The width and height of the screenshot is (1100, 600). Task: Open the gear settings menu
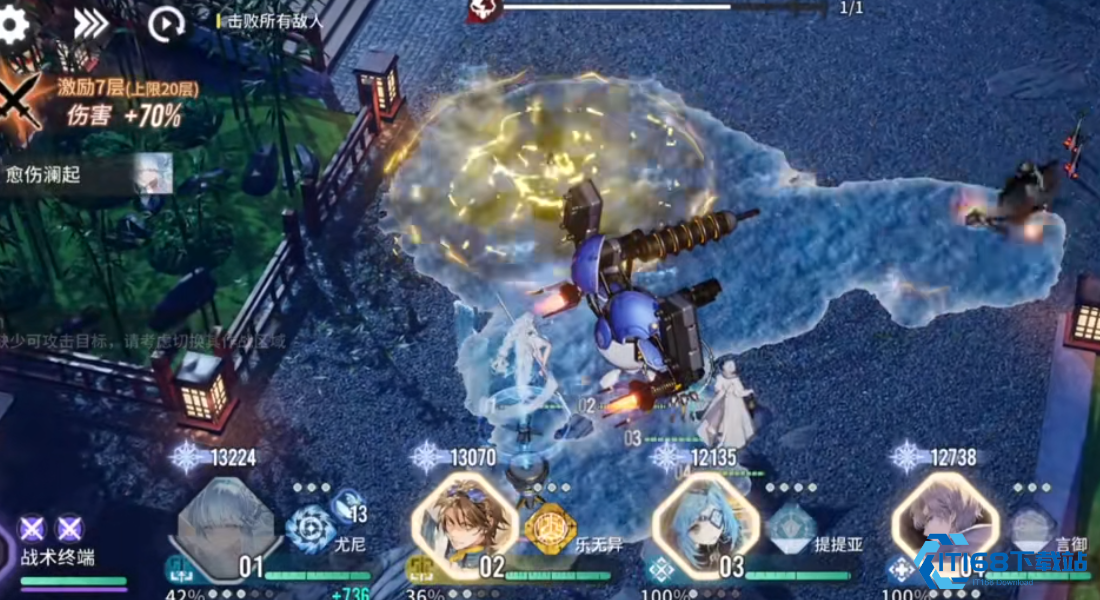12,24
